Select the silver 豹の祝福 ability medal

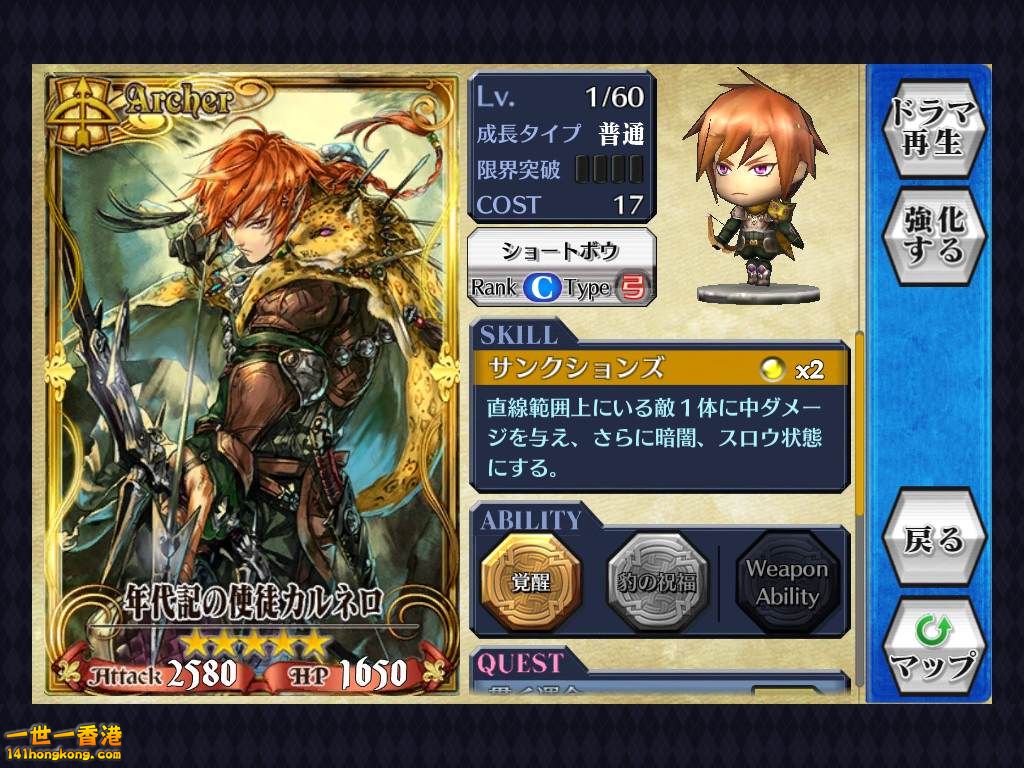[657, 582]
